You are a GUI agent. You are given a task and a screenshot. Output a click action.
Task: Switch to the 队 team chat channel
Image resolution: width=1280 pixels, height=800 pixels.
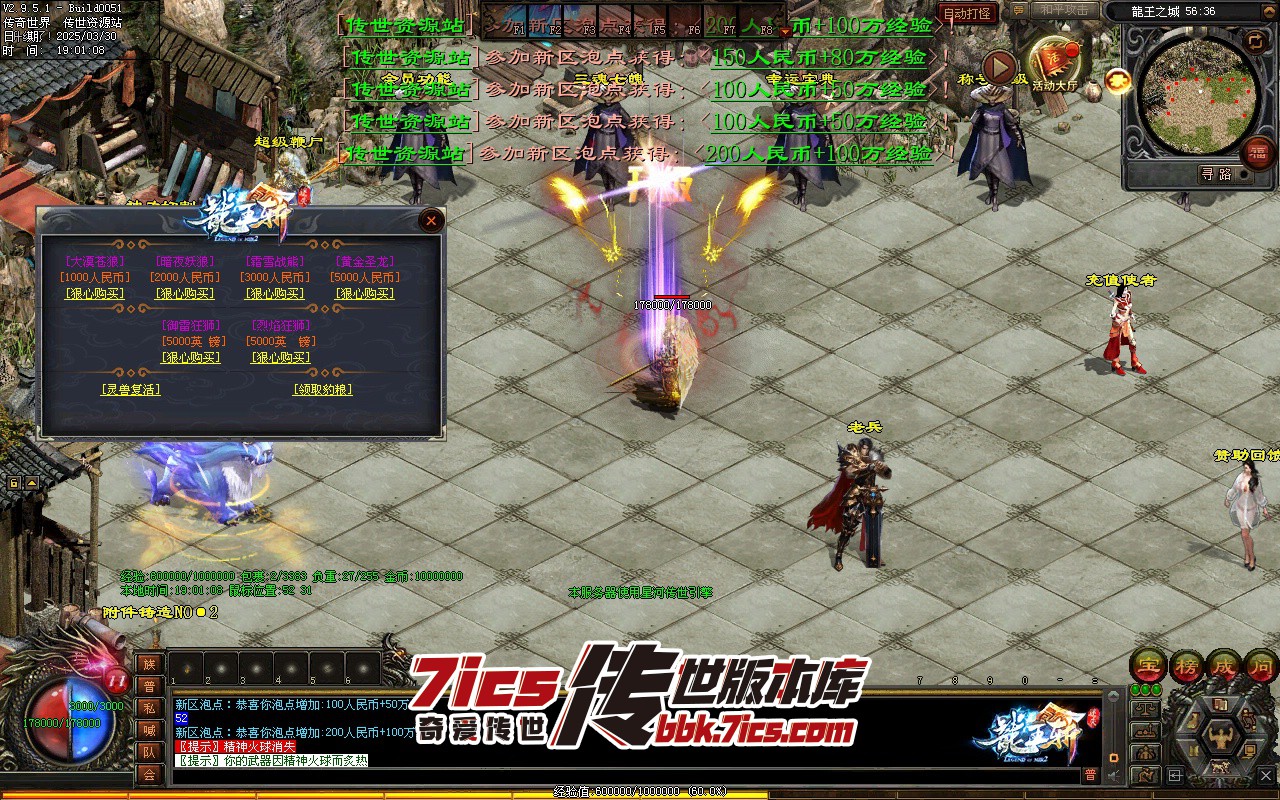click(149, 751)
